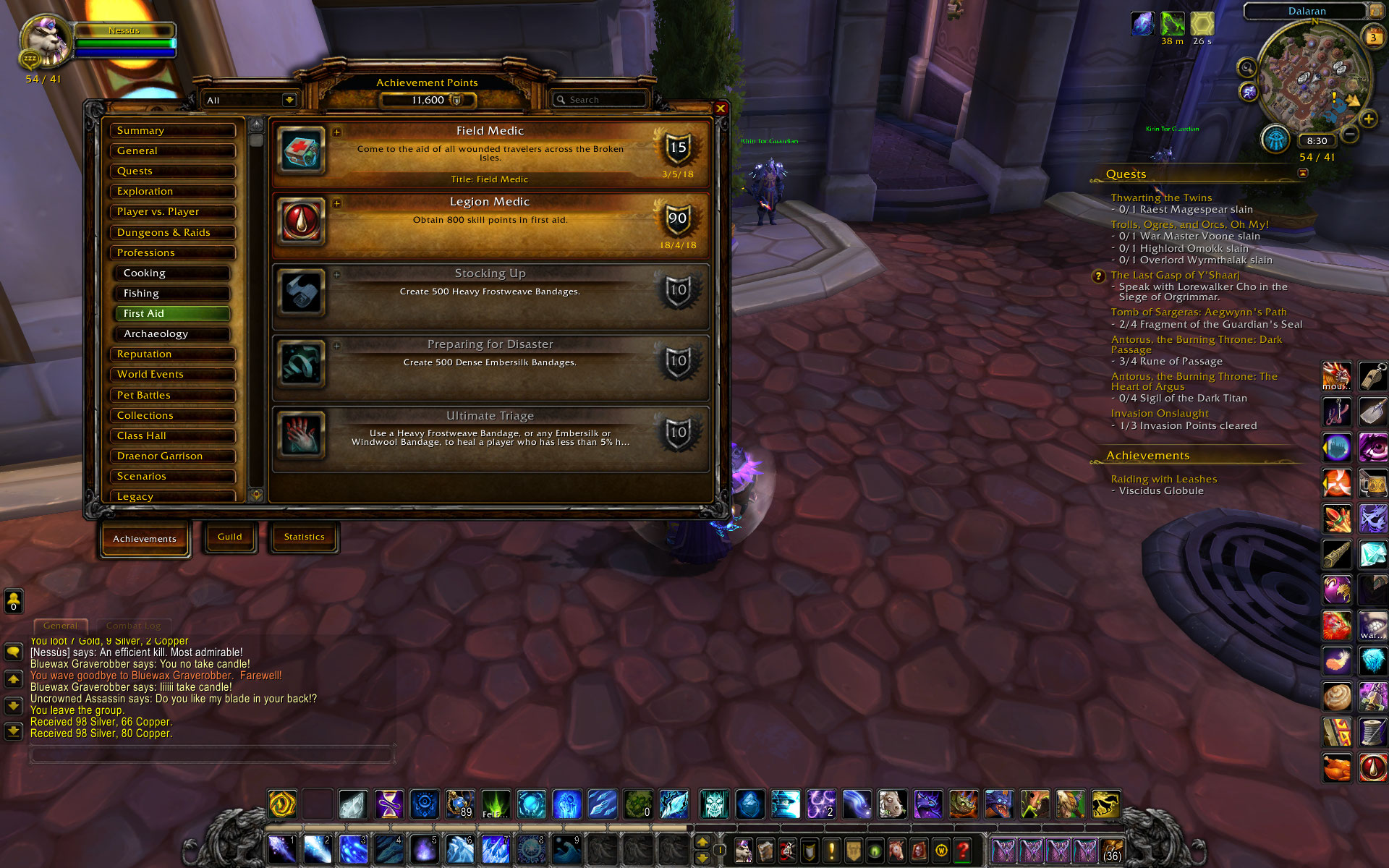Image resolution: width=1389 pixels, height=868 pixels.
Task: Click the Nessus player portrait
Action: pyautogui.click(x=46, y=41)
